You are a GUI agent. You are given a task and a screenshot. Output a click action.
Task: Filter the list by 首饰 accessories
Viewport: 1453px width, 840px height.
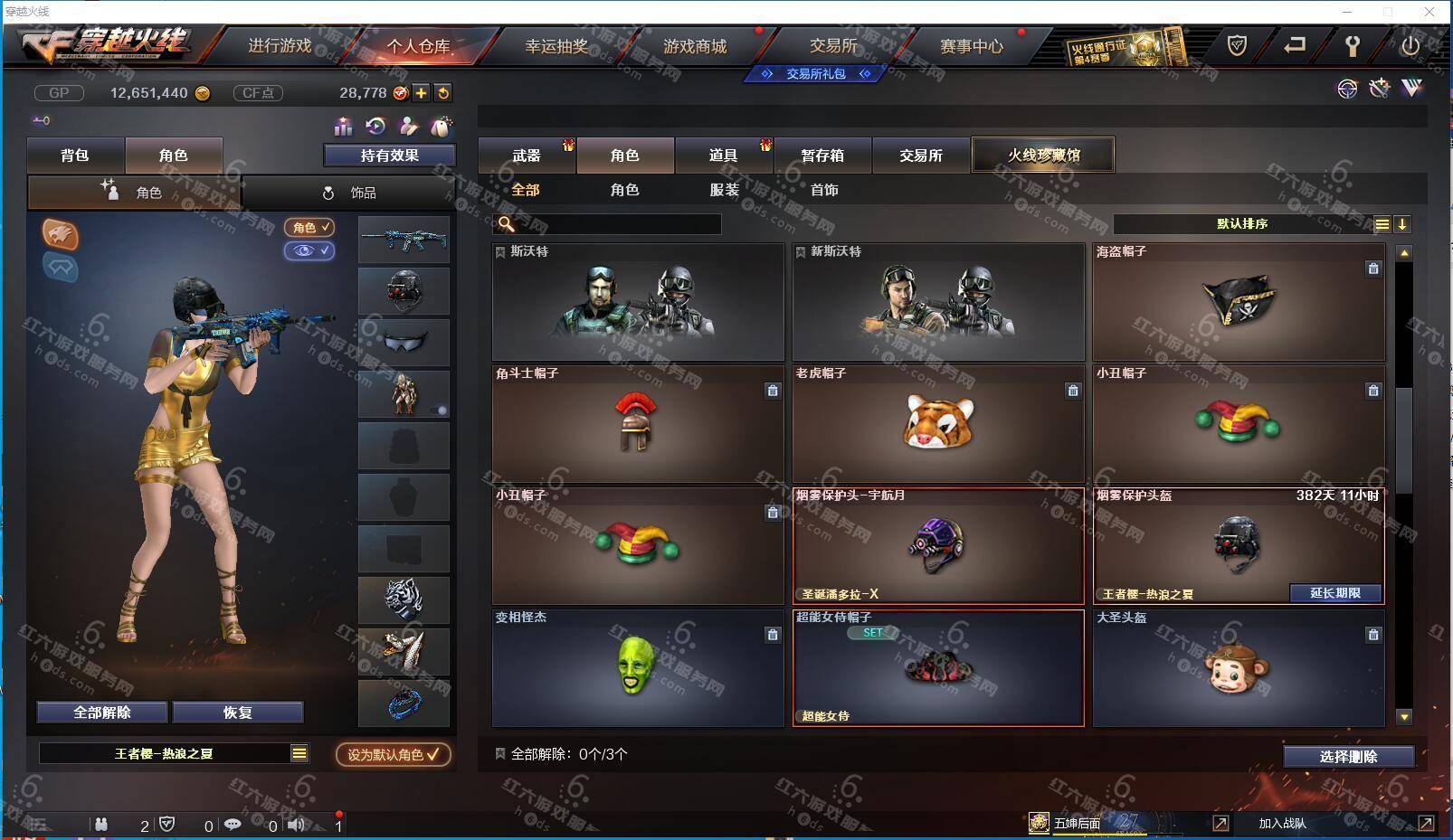pyautogui.click(x=823, y=190)
